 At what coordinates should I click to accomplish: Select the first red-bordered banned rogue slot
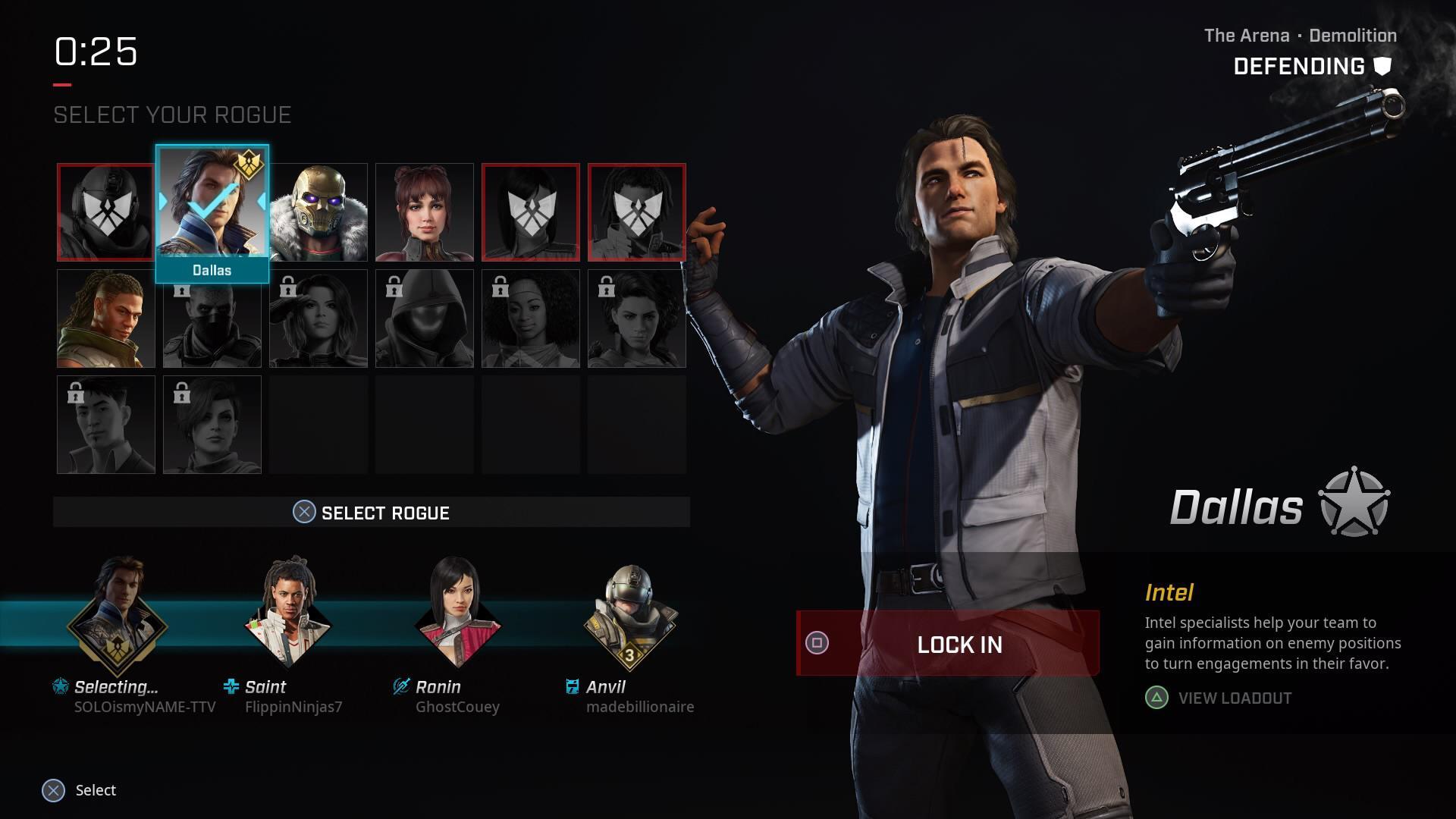105,212
